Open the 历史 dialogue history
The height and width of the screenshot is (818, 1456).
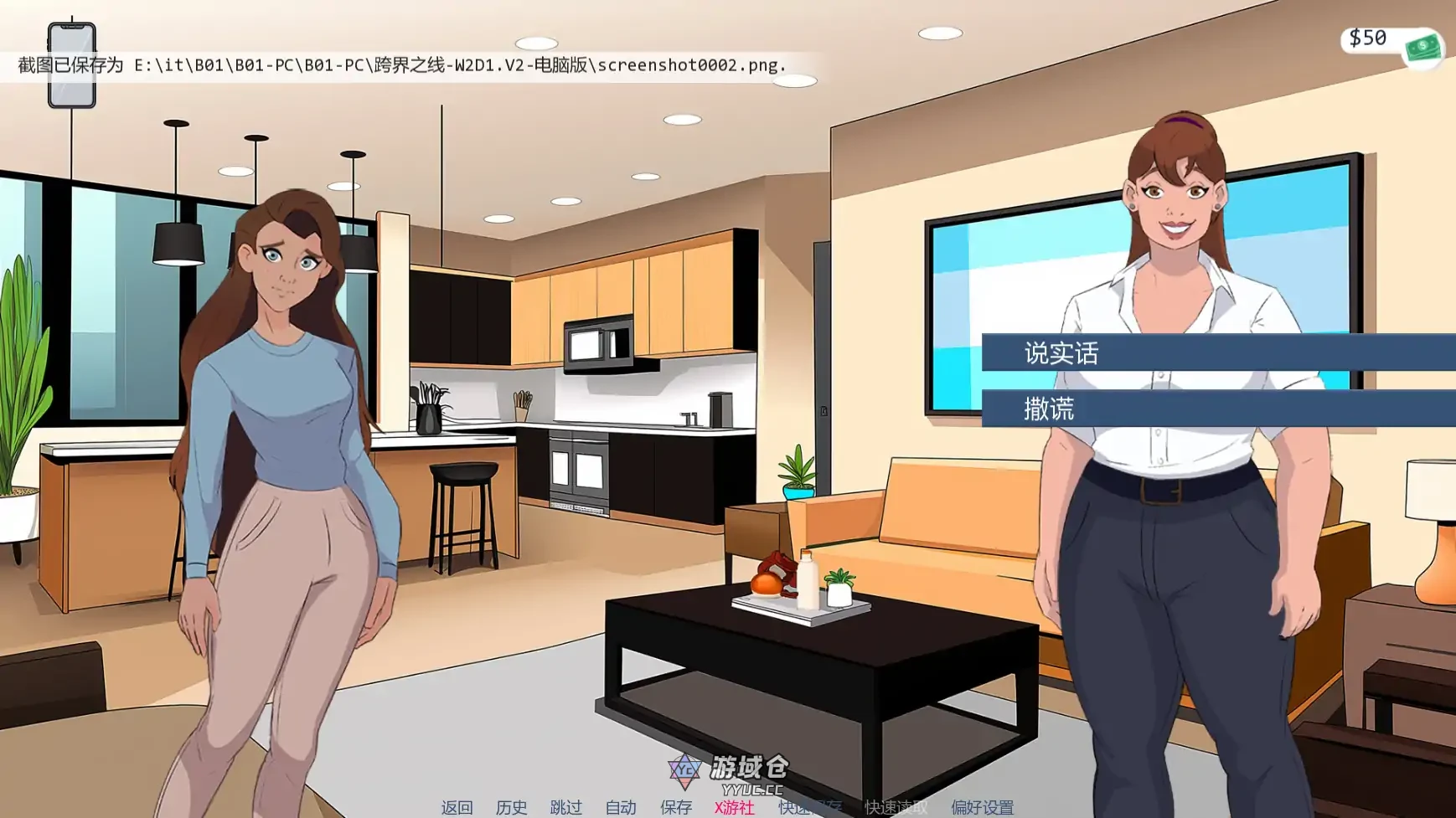[x=513, y=808]
